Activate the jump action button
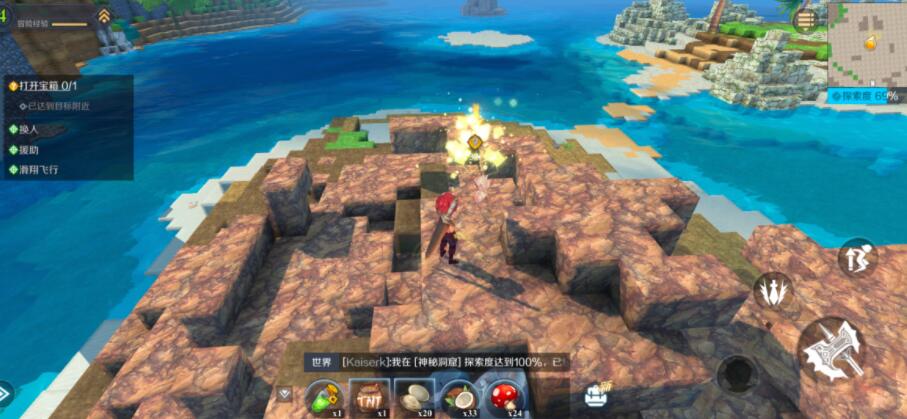Viewport: 907px width, 419px height. pos(857,258)
